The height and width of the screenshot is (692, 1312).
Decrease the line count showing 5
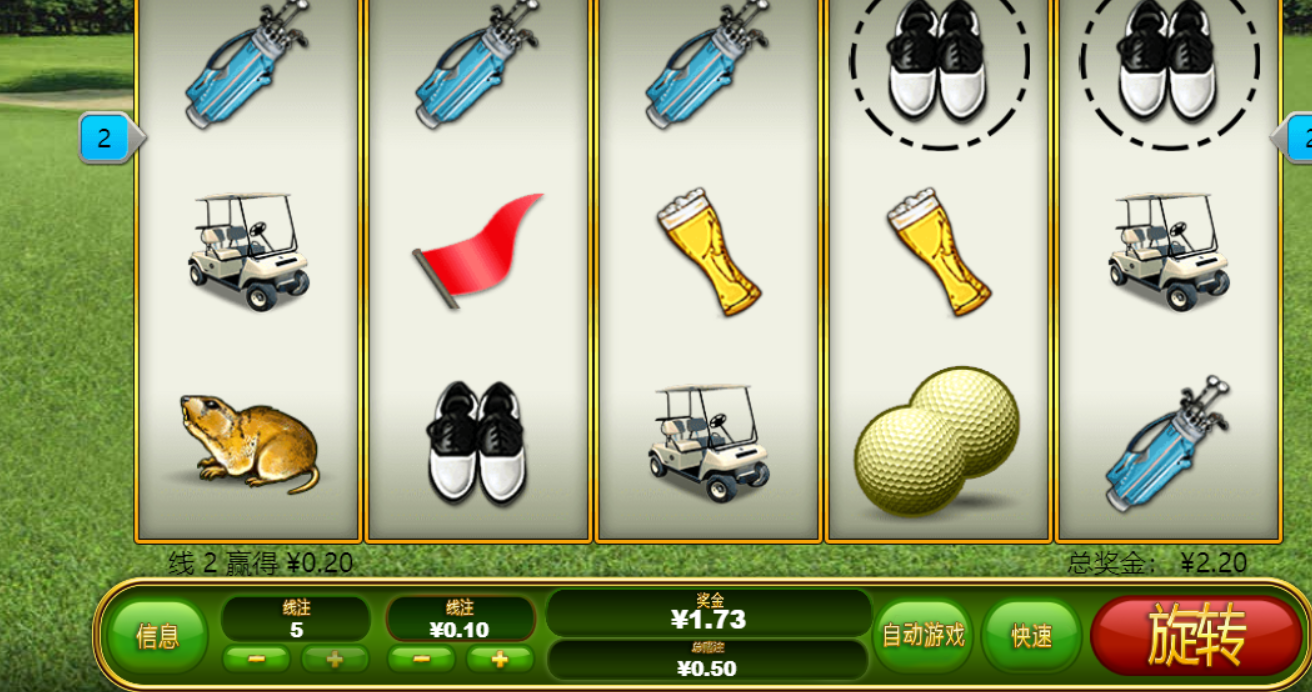click(256, 660)
